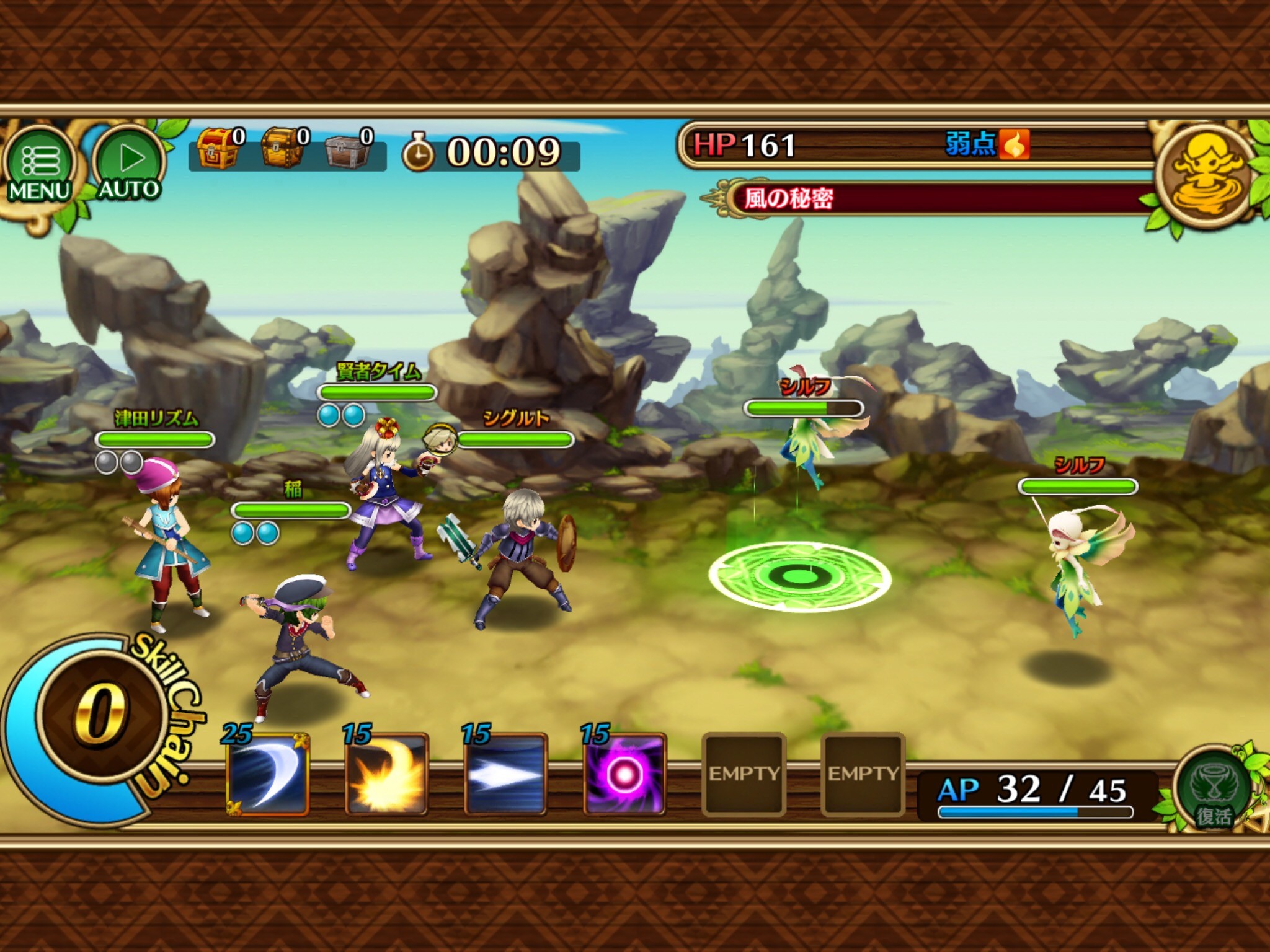The height and width of the screenshot is (952, 1270).
Task: Use the fiery explosion skill
Action: click(386, 774)
